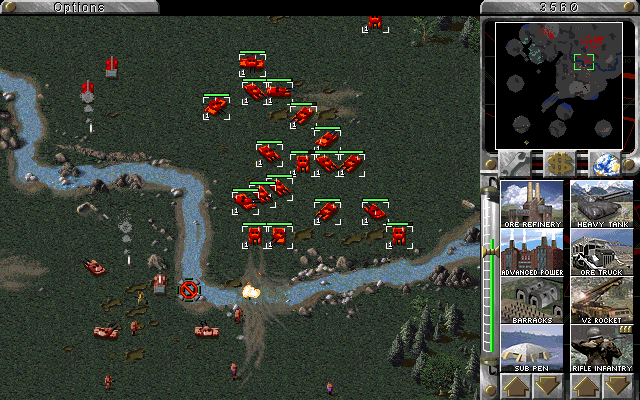
Task: Toggle the globe map button
Action: [x=602, y=162]
